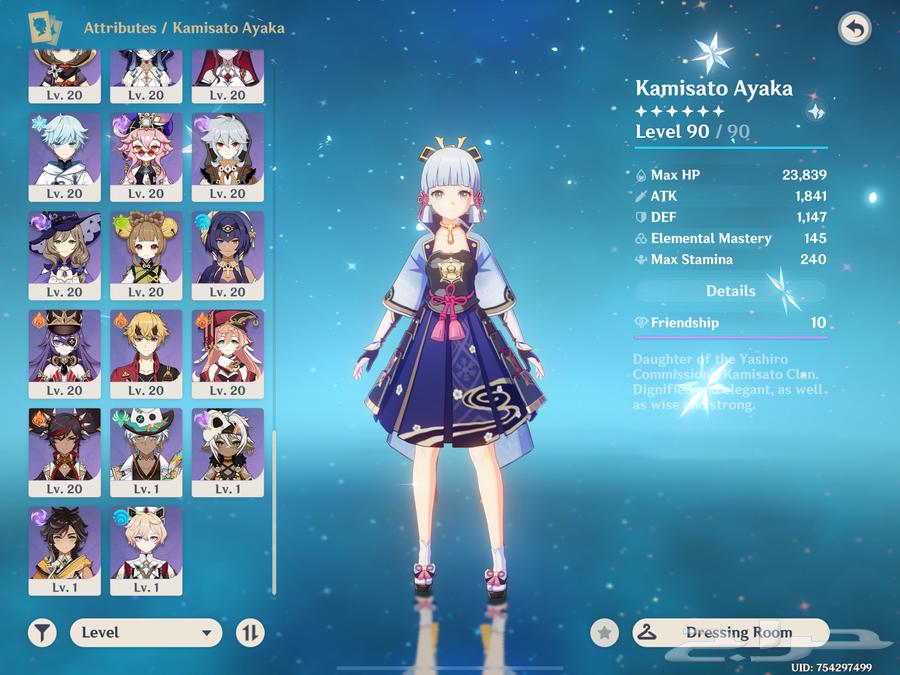The height and width of the screenshot is (675, 900).
Task: Go back using the return arrow button
Action: point(854,29)
